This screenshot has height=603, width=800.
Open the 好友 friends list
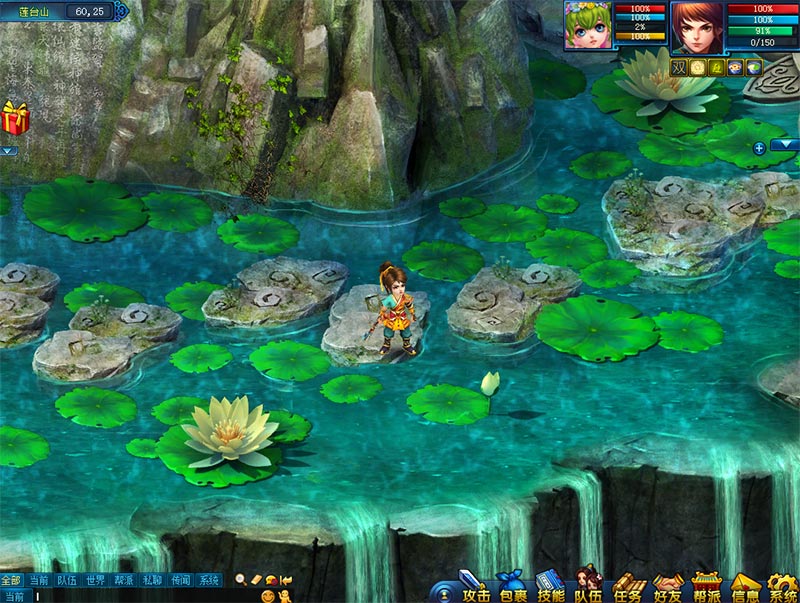pos(667,586)
